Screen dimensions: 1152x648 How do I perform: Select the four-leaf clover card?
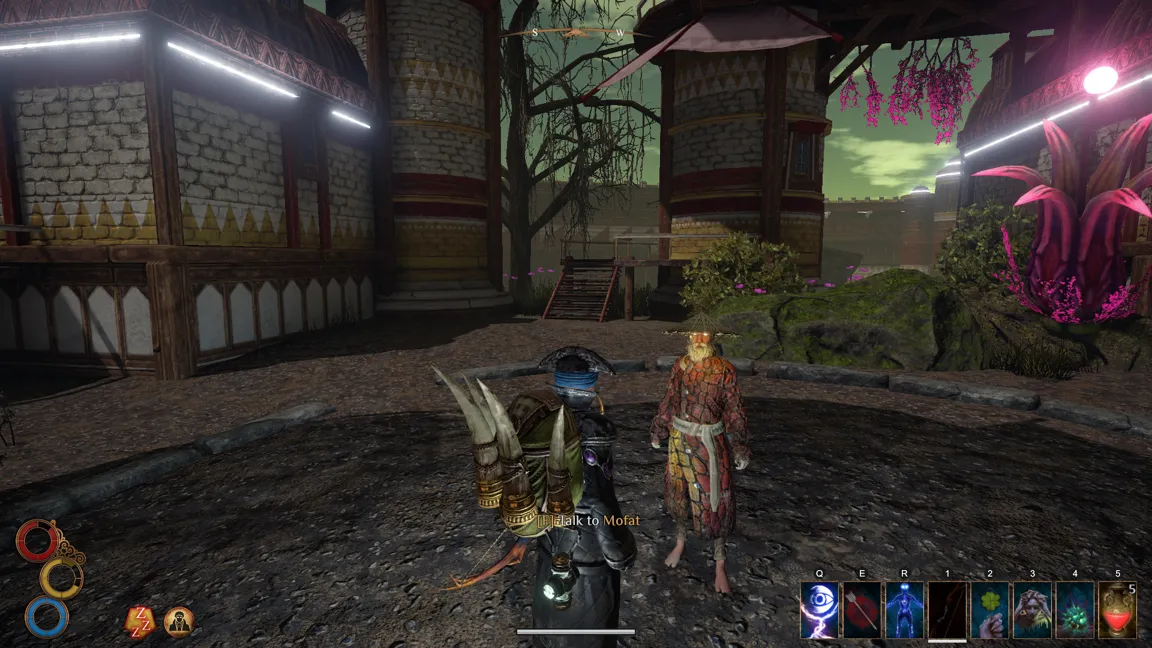pyautogui.click(x=990, y=610)
